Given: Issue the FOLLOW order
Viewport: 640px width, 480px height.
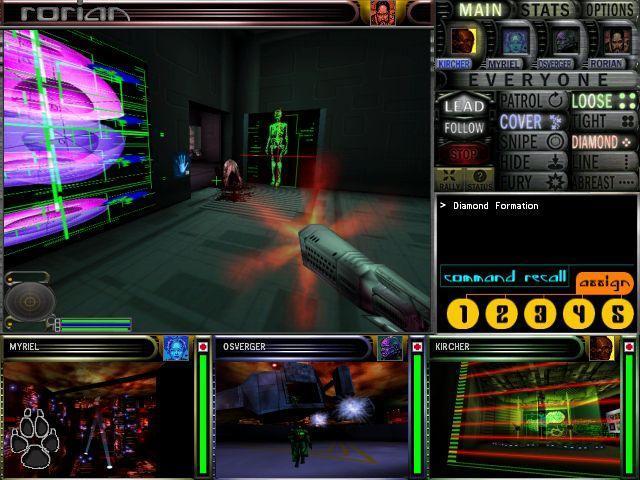Looking at the screenshot, I should (x=464, y=128).
